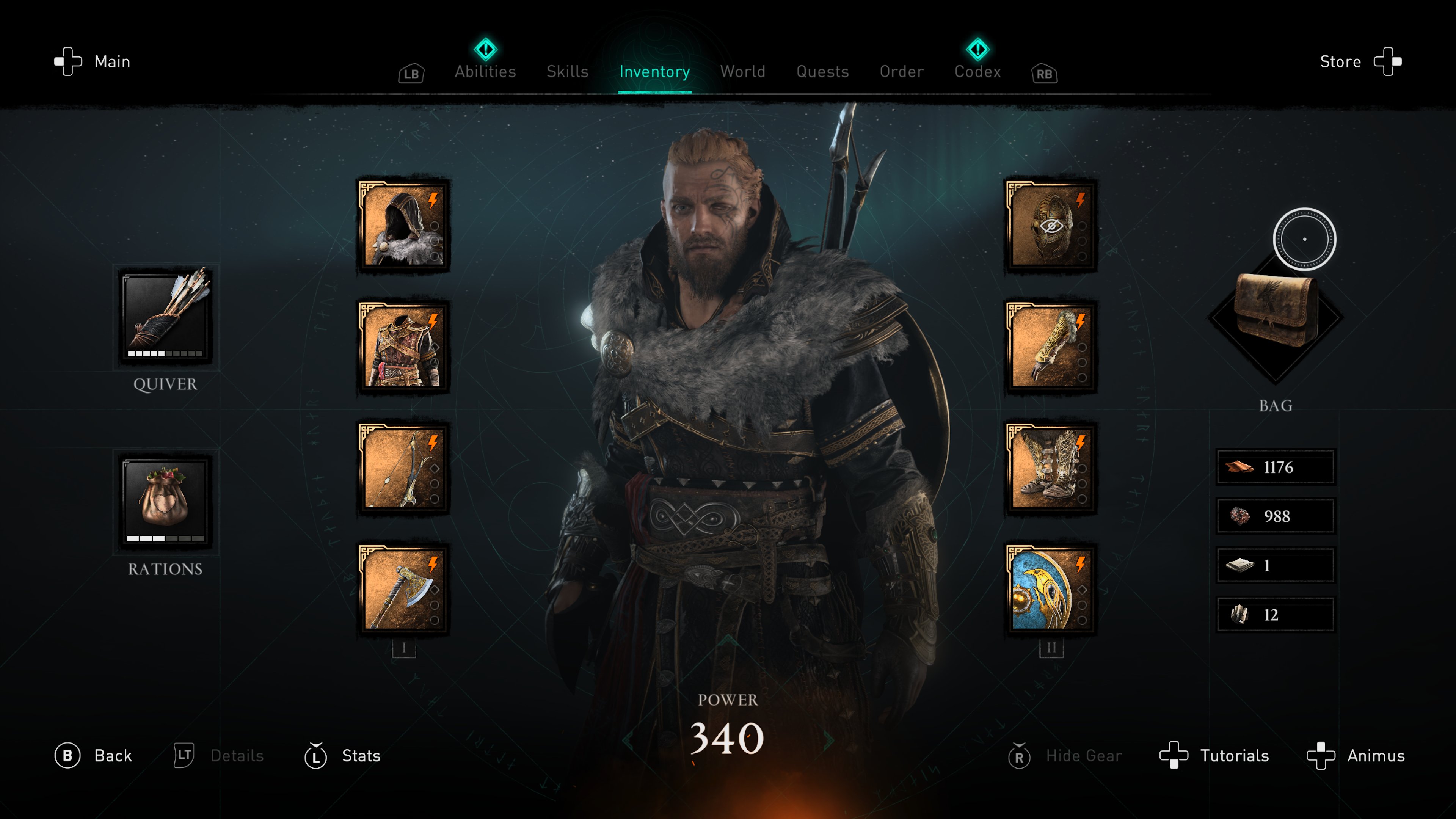This screenshot has height=819, width=1456.
Task: Select the hooded cloak equipment slot
Action: pos(403,225)
